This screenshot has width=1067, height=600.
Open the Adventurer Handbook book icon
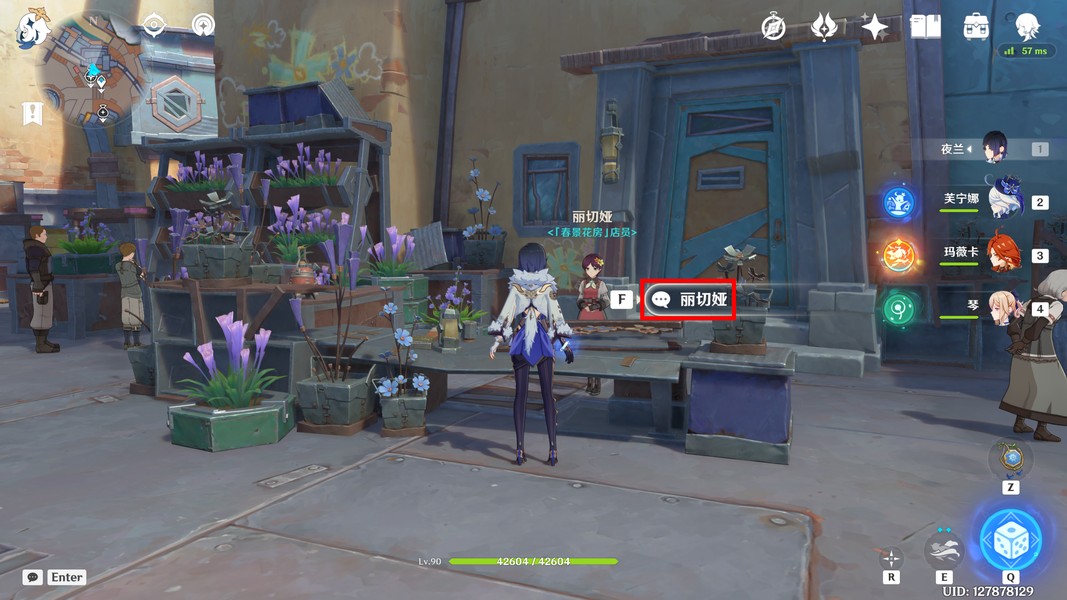[925, 27]
